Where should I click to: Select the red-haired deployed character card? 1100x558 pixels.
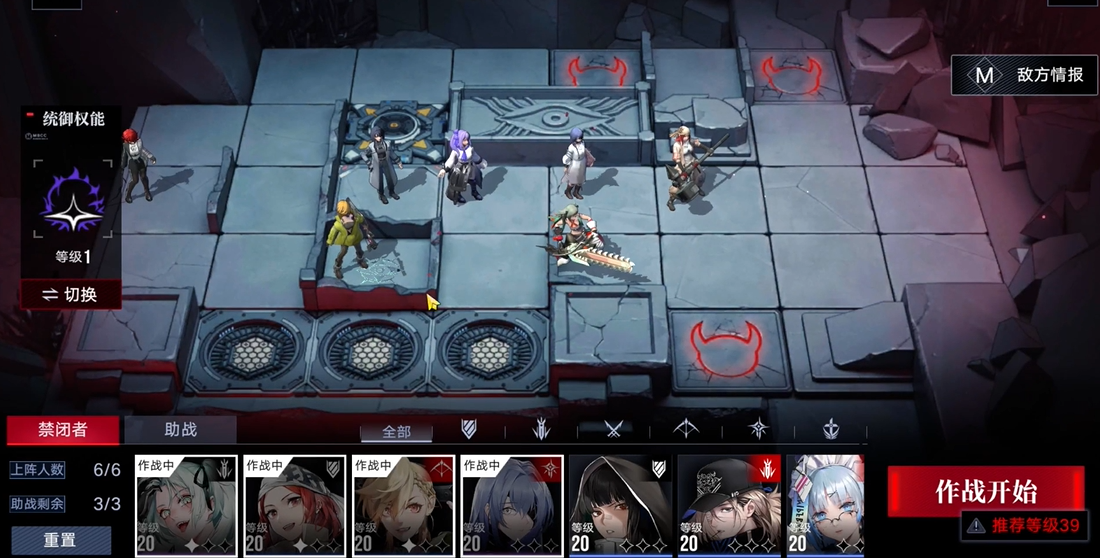point(295,505)
